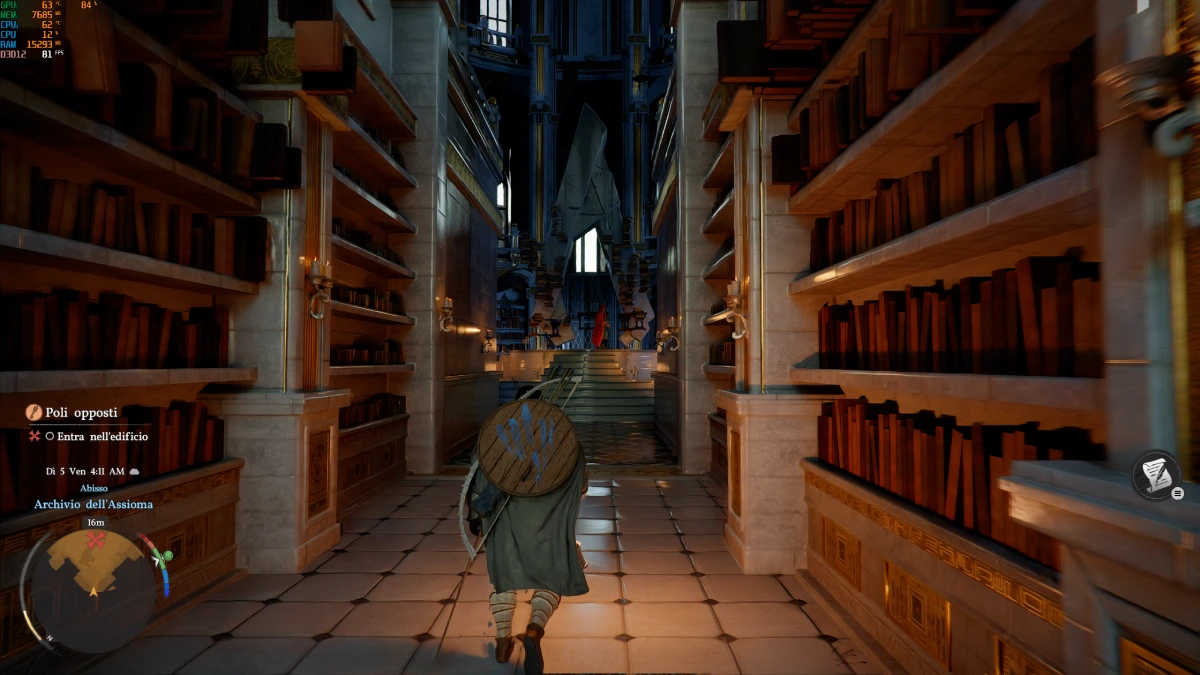Select the 'Archivio dell'Assioma' location label
Image resolution: width=1200 pixels, height=675 pixels.
(x=93, y=504)
